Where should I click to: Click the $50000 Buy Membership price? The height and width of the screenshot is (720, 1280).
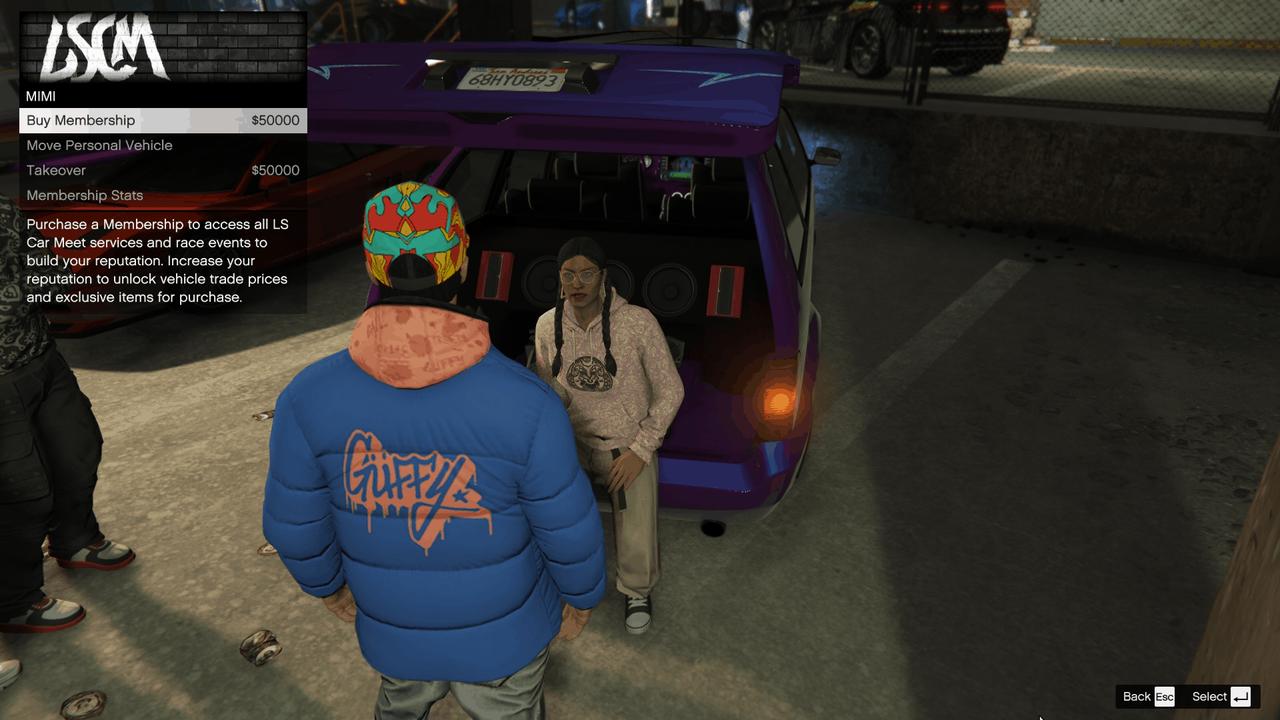274,119
